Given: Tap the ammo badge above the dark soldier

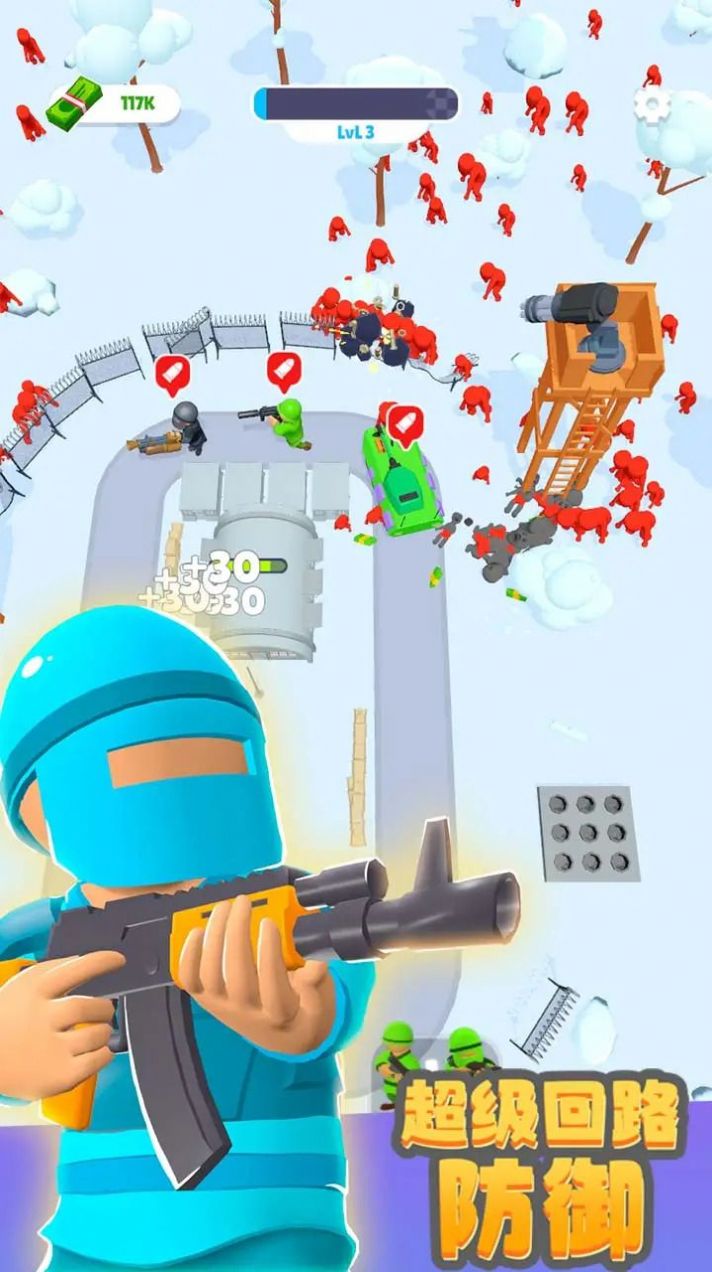Looking at the screenshot, I should tap(172, 372).
